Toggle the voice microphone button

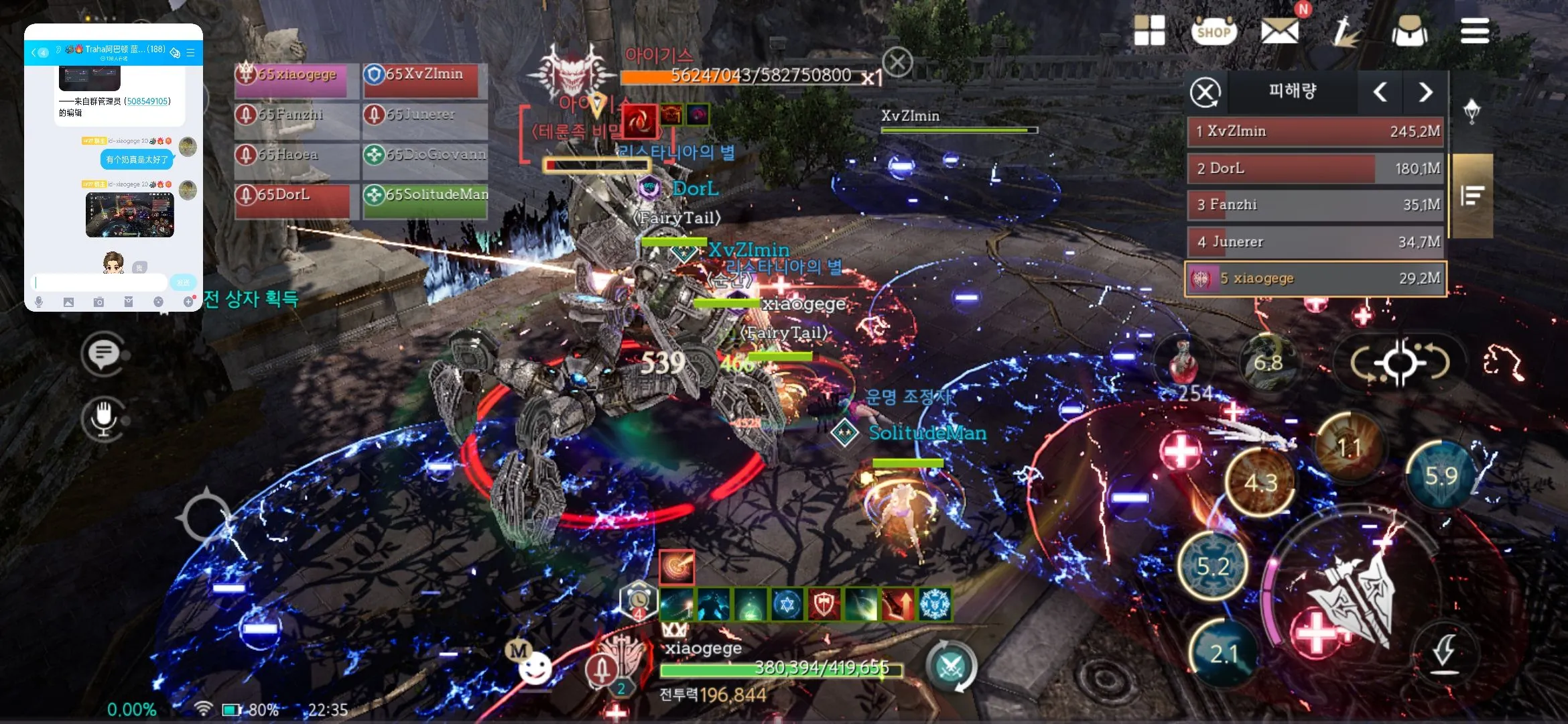103,418
